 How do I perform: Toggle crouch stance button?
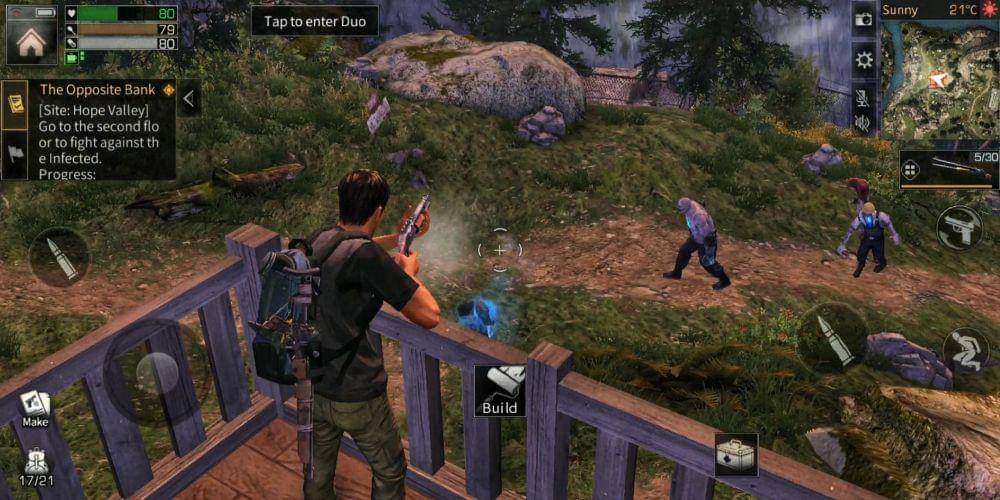coord(965,350)
